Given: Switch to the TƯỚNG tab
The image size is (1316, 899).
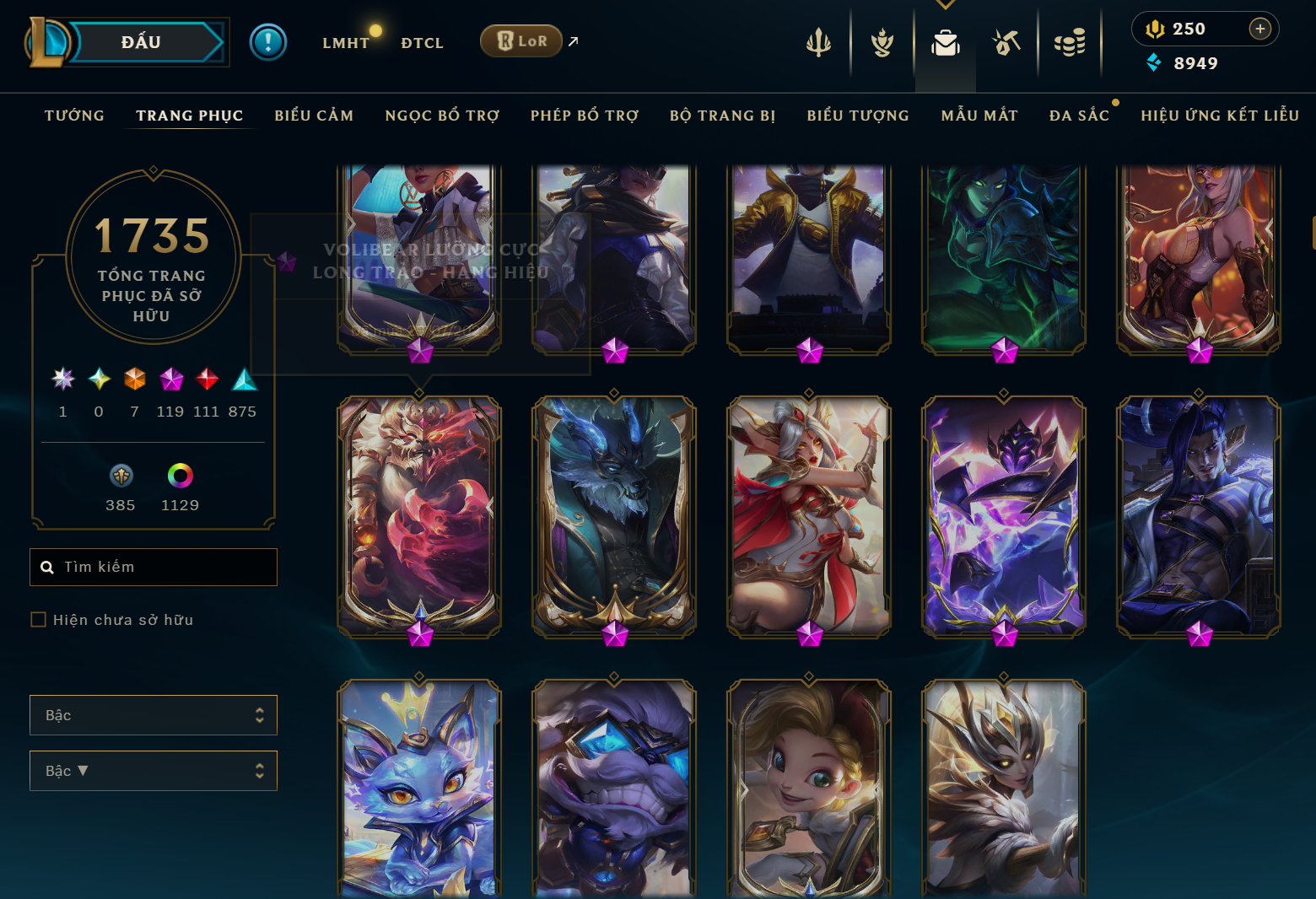Looking at the screenshot, I should click(x=74, y=116).
